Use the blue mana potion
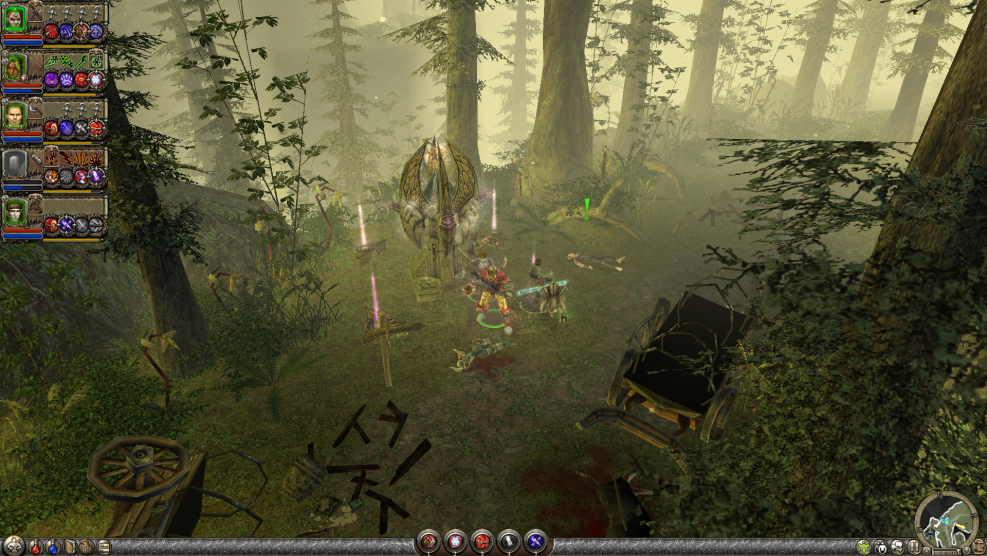 (x=52, y=547)
